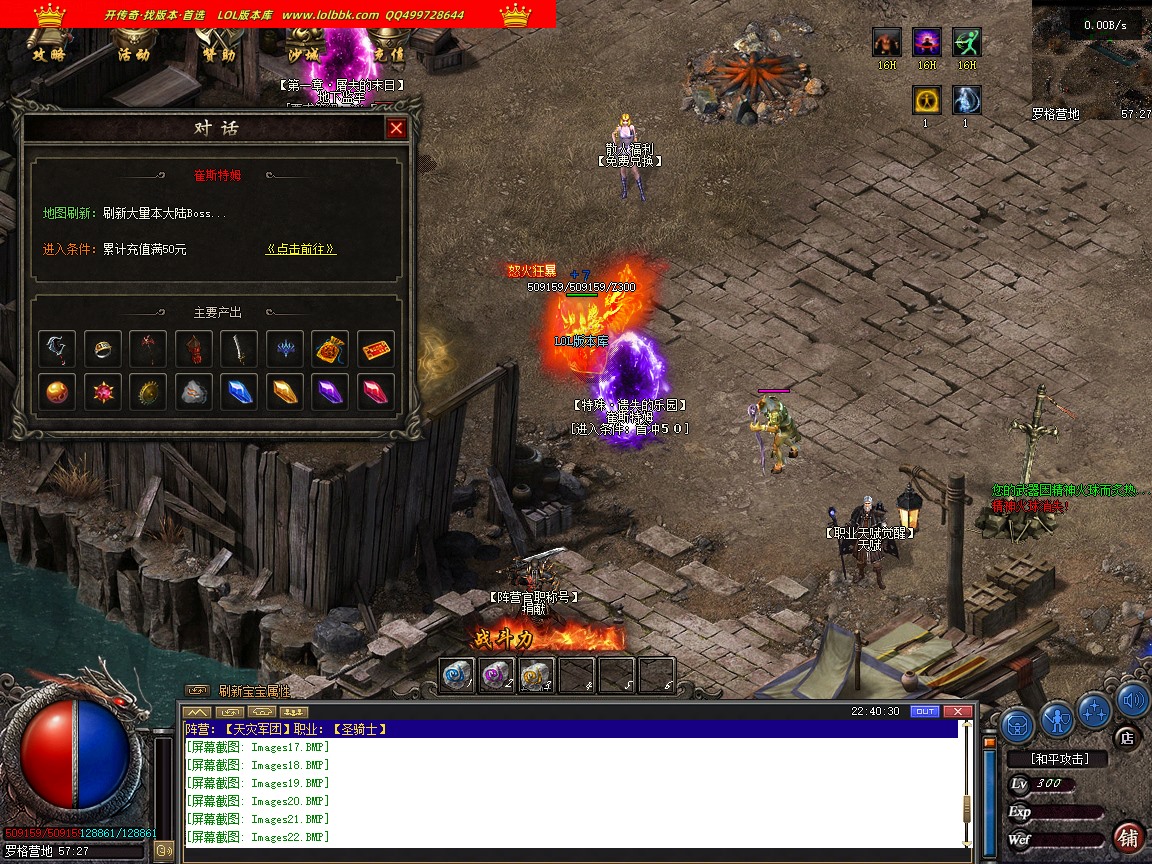
Task: Click the 刷新宝宝属性 pet refresh button
Action: click(254, 691)
